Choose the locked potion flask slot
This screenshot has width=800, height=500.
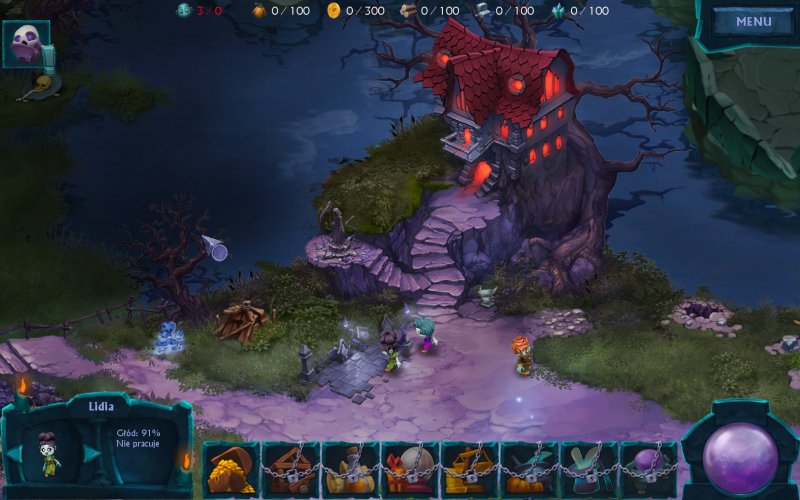pos(350,470)
